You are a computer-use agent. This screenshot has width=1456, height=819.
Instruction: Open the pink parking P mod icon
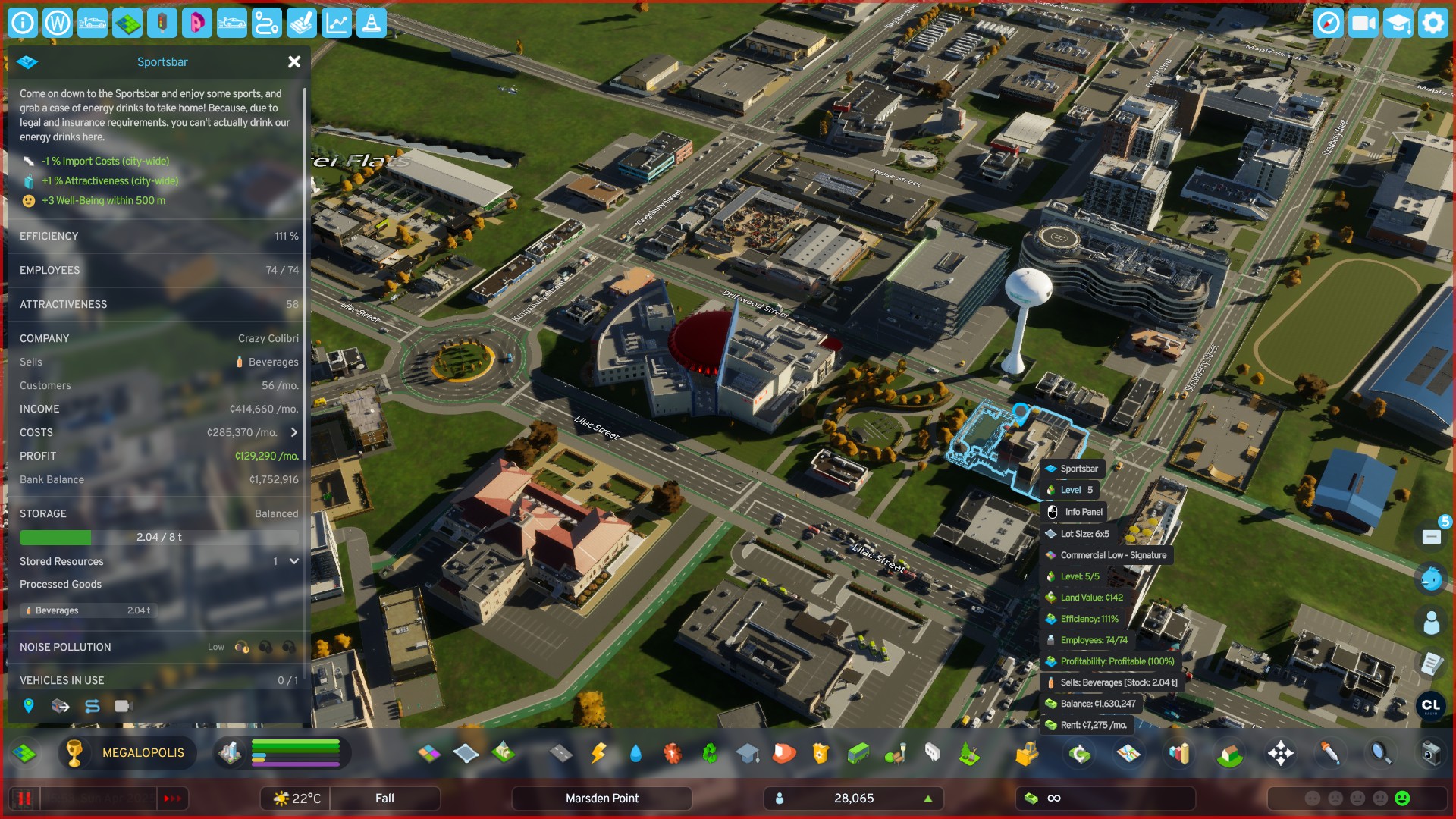point(196,23)
